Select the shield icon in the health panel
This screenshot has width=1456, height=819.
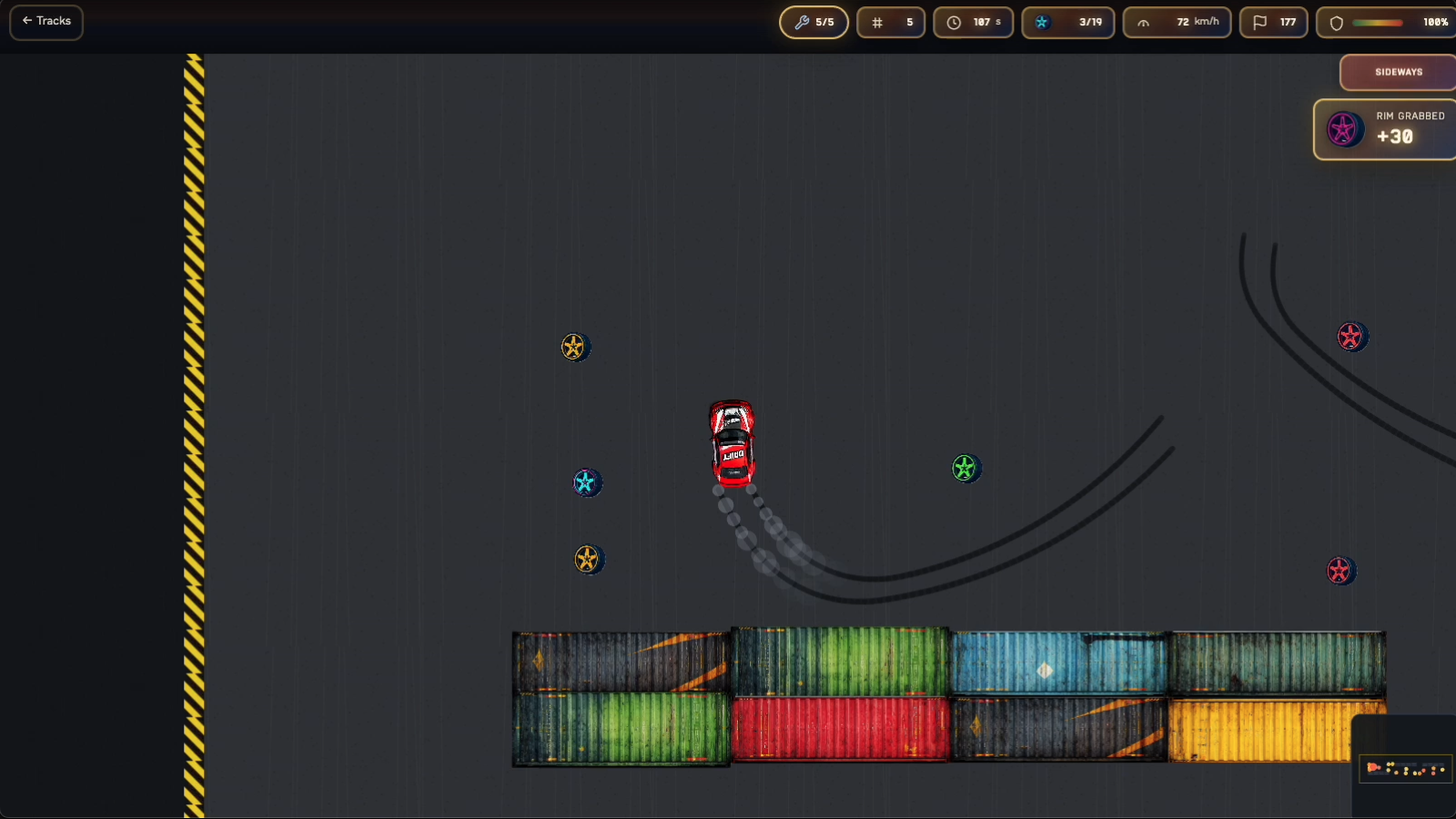pos(1335,22)
